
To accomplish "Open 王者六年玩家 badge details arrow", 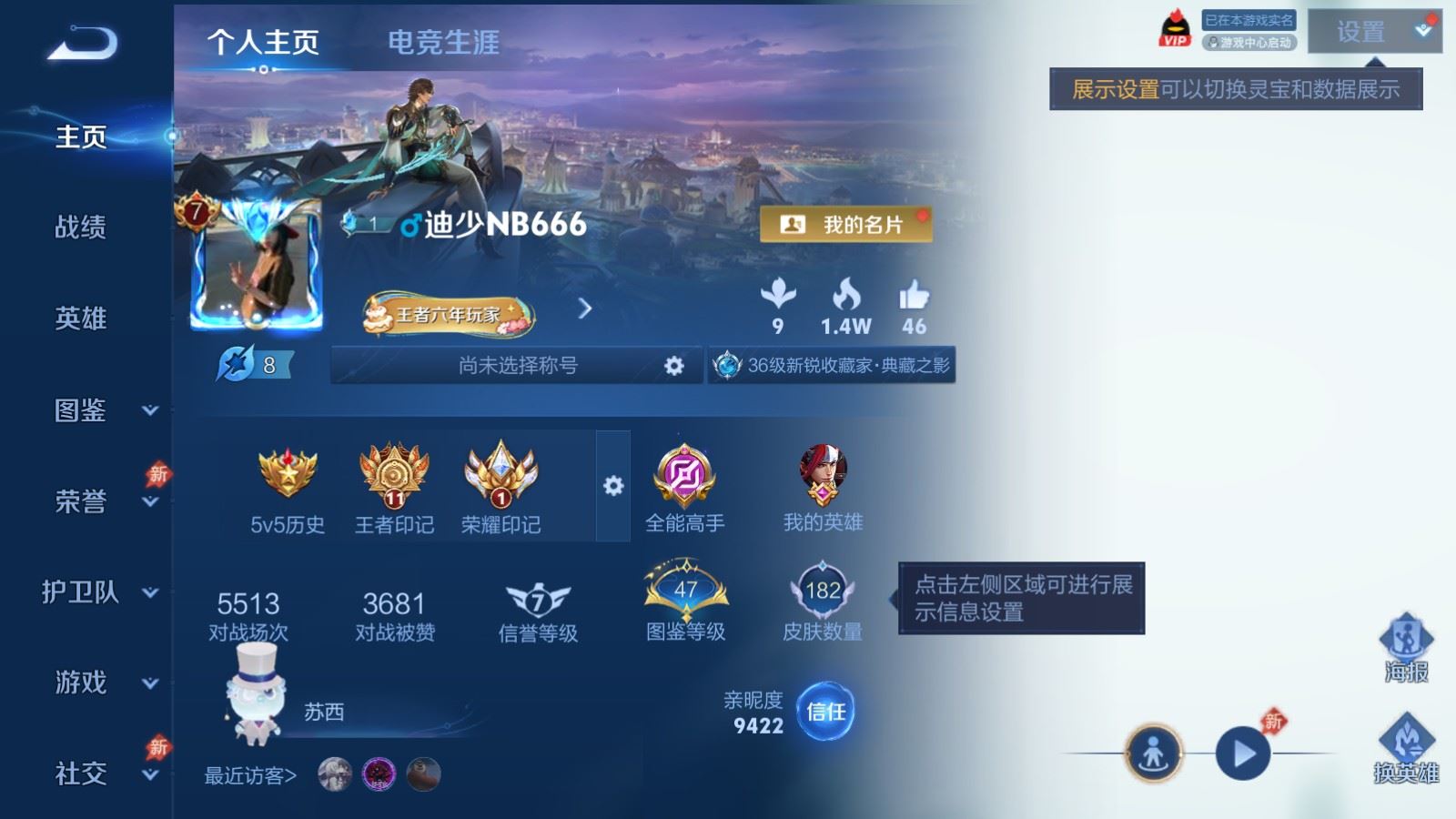I will point(583,309).
